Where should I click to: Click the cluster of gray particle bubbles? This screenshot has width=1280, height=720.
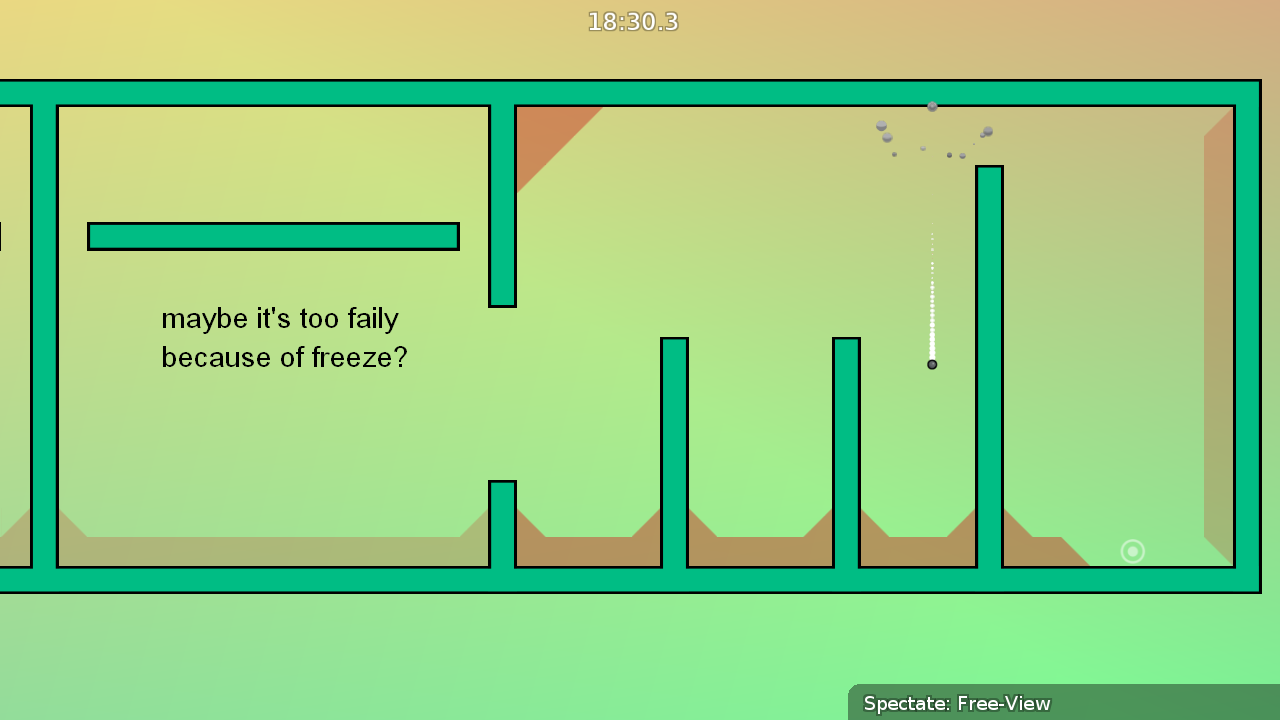(930, 130)
